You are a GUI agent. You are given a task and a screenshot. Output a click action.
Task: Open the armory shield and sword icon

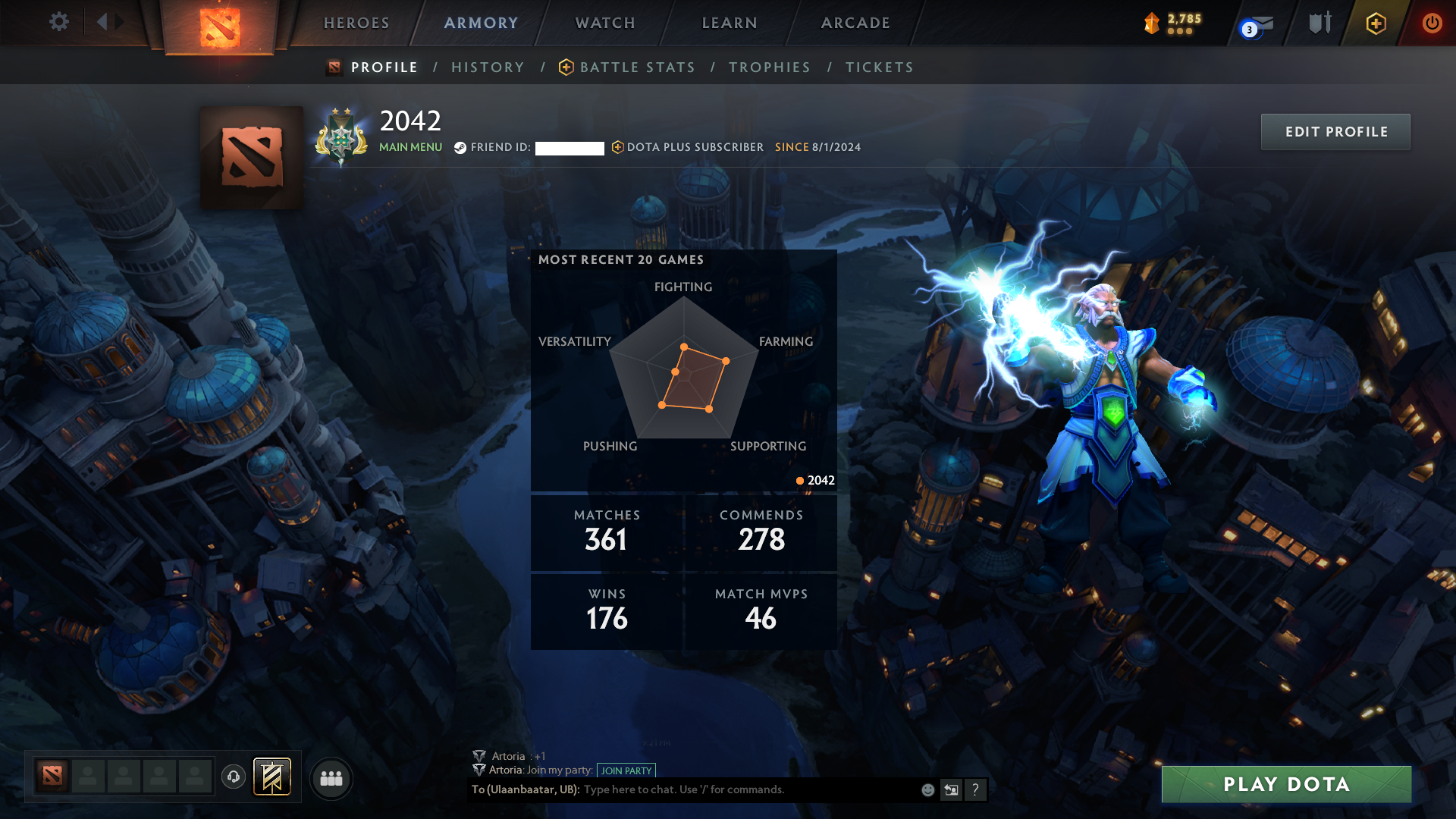pyautogui.click(x=1319, y=23)
